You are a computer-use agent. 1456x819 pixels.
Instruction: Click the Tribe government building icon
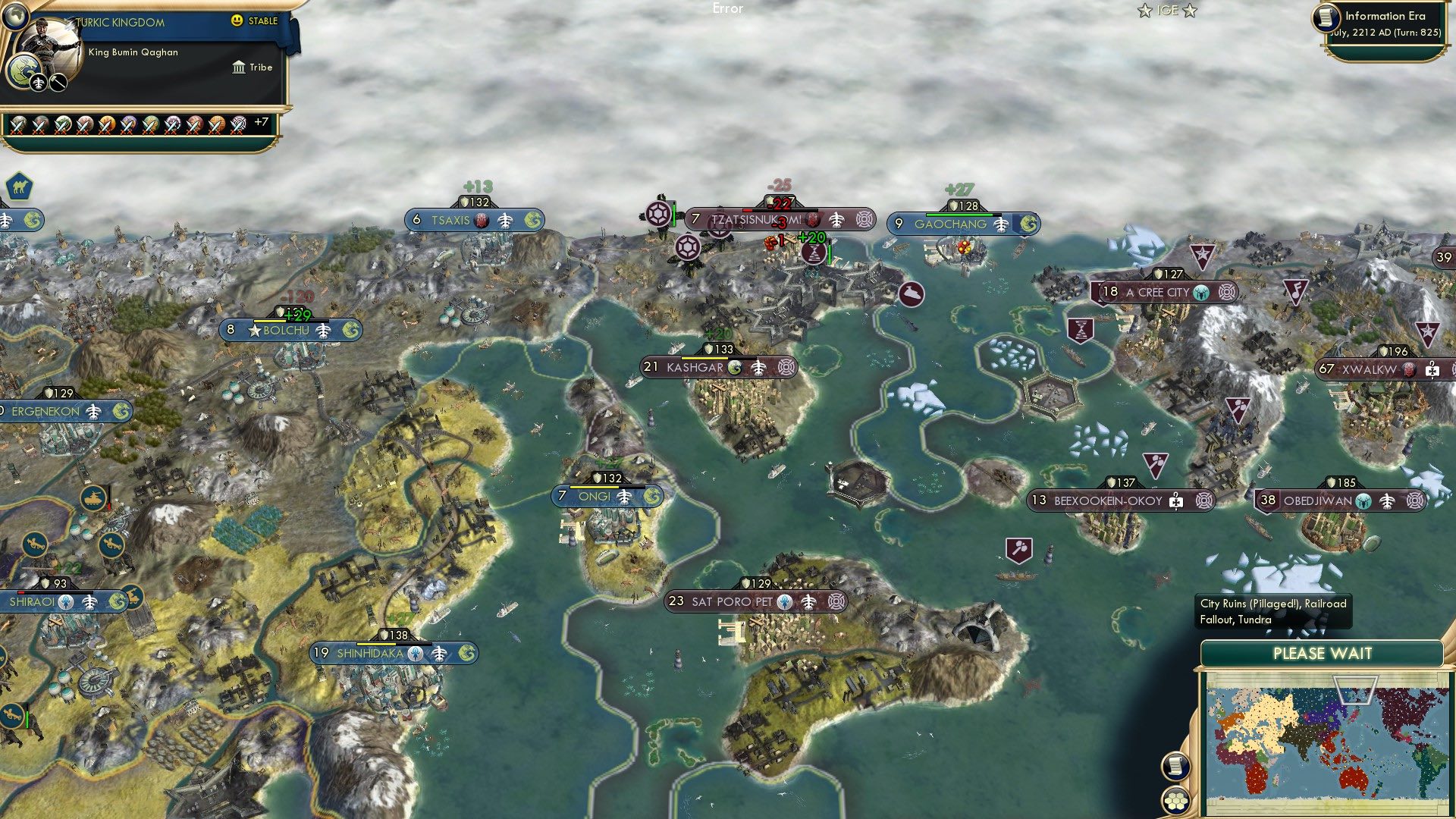click(x=238, y=67)
